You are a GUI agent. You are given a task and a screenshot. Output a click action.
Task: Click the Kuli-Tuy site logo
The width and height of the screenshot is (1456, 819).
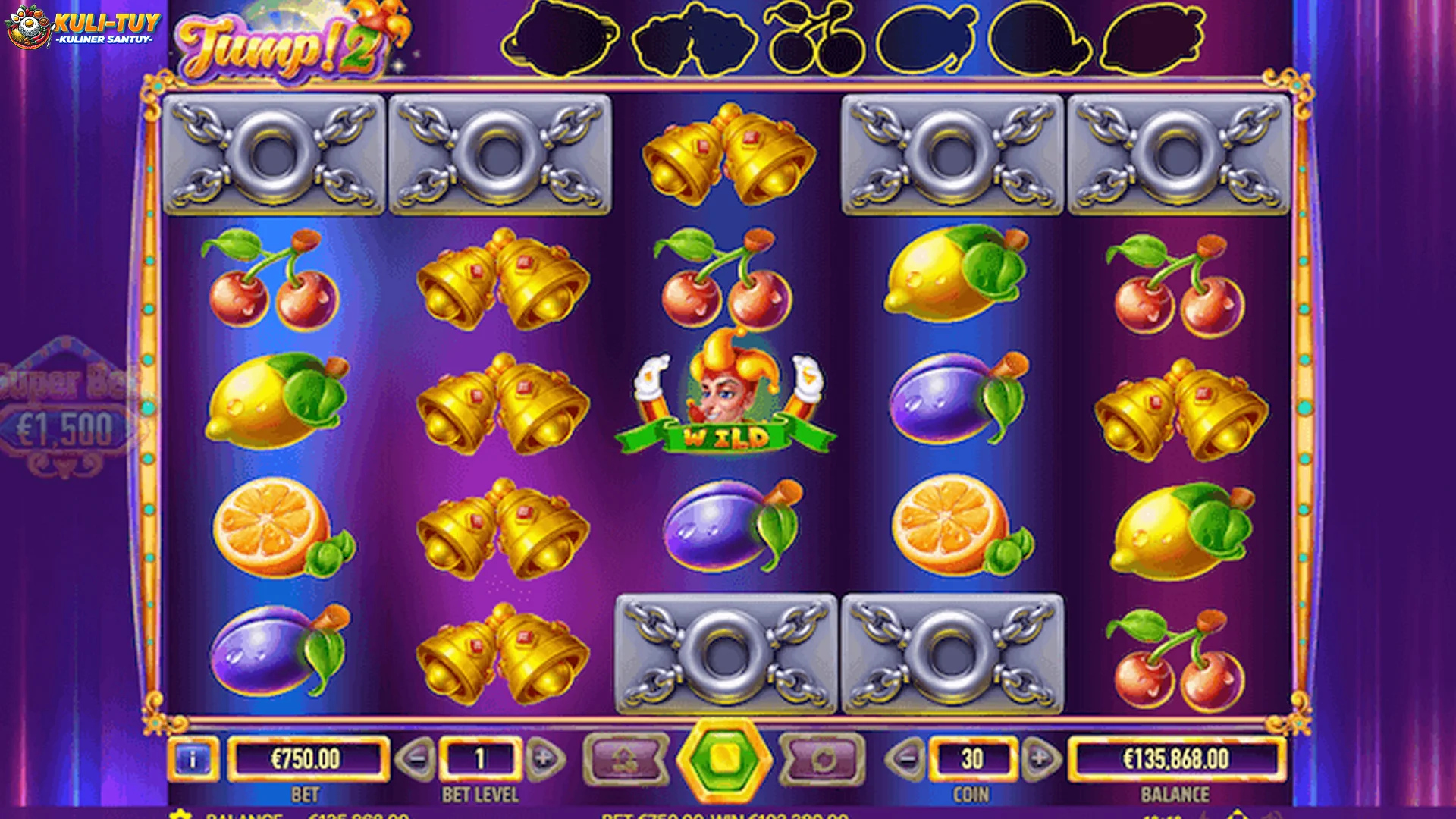83,27
